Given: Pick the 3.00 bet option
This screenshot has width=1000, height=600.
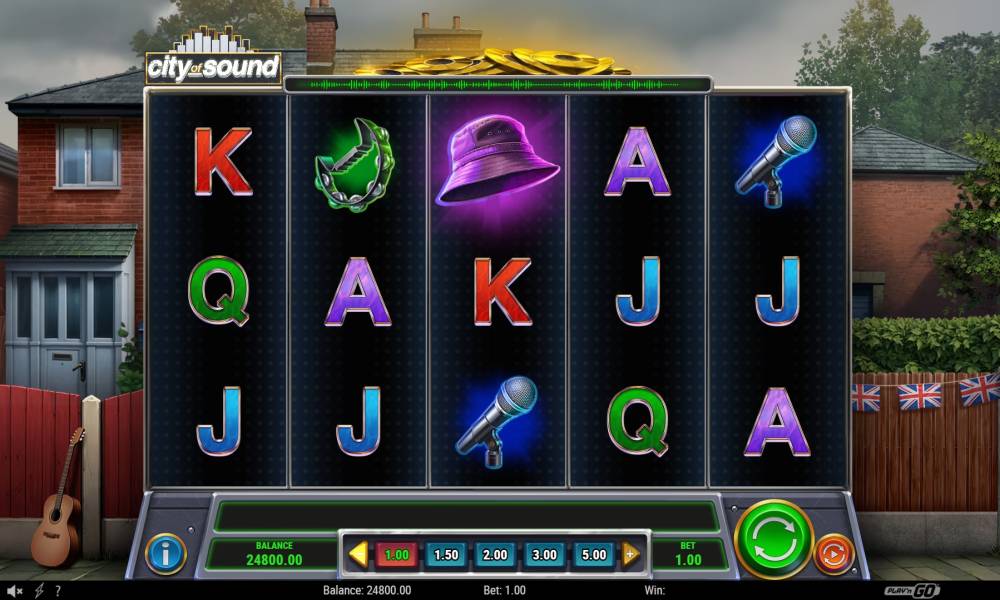Looking at the screenshot, I should [544, 555].
